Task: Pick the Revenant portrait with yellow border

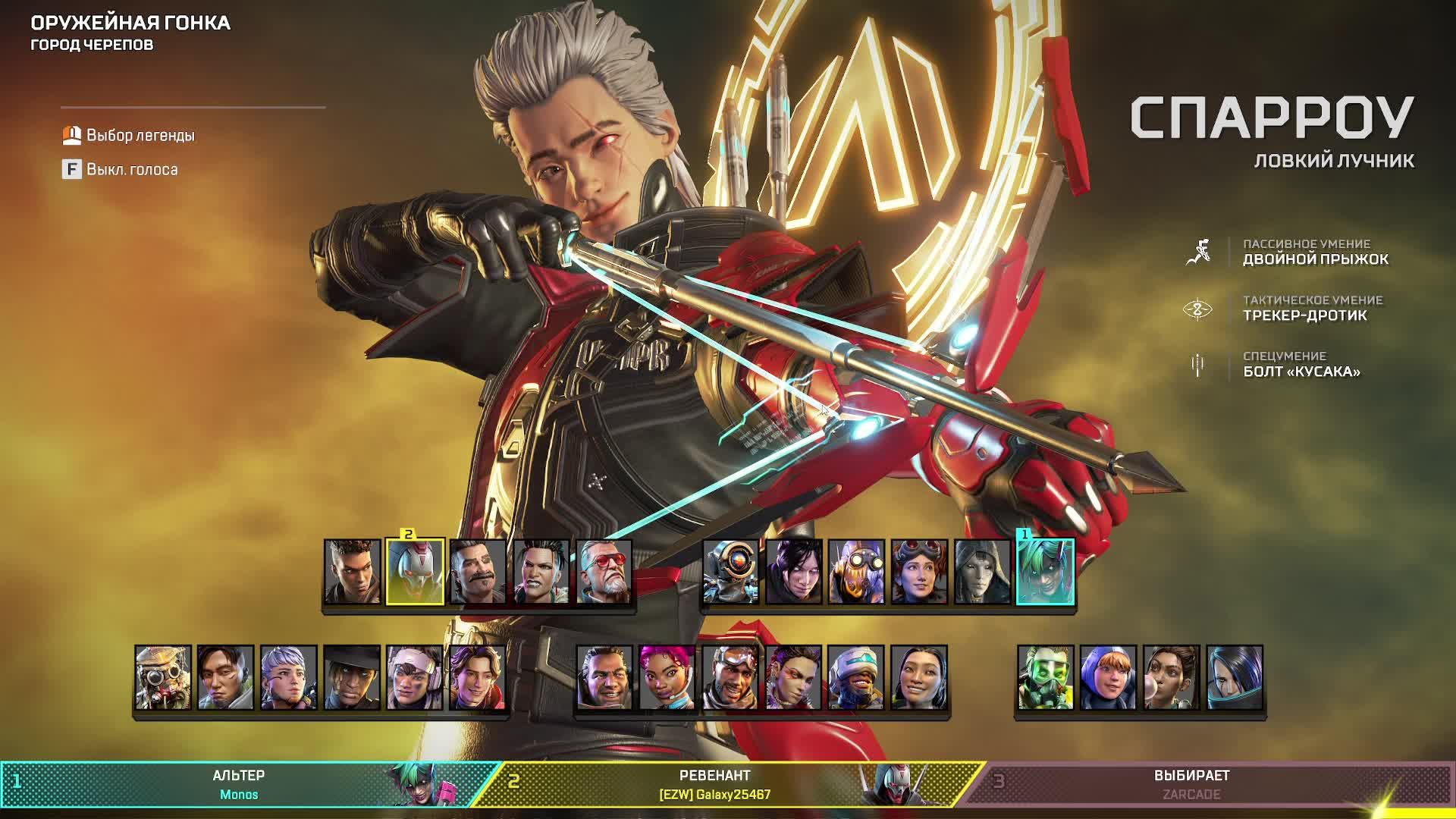Action: (415, 572)
